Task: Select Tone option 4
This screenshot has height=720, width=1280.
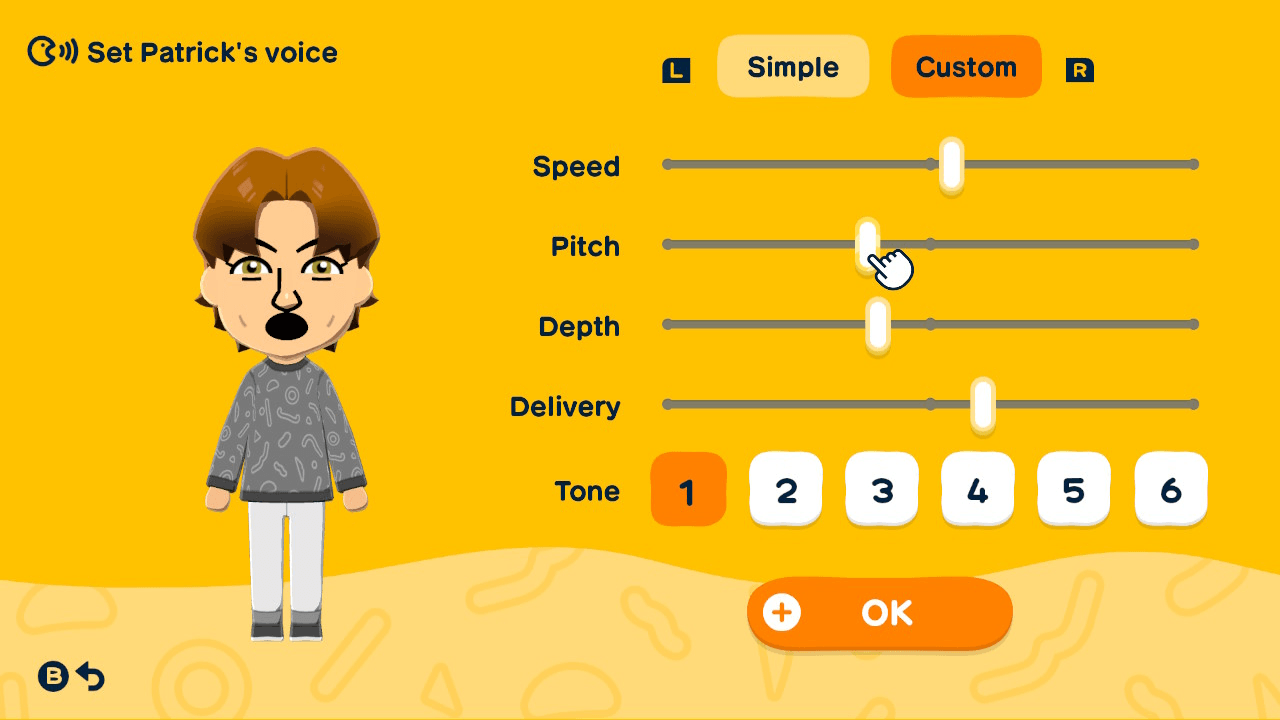Action: [978, 489]
